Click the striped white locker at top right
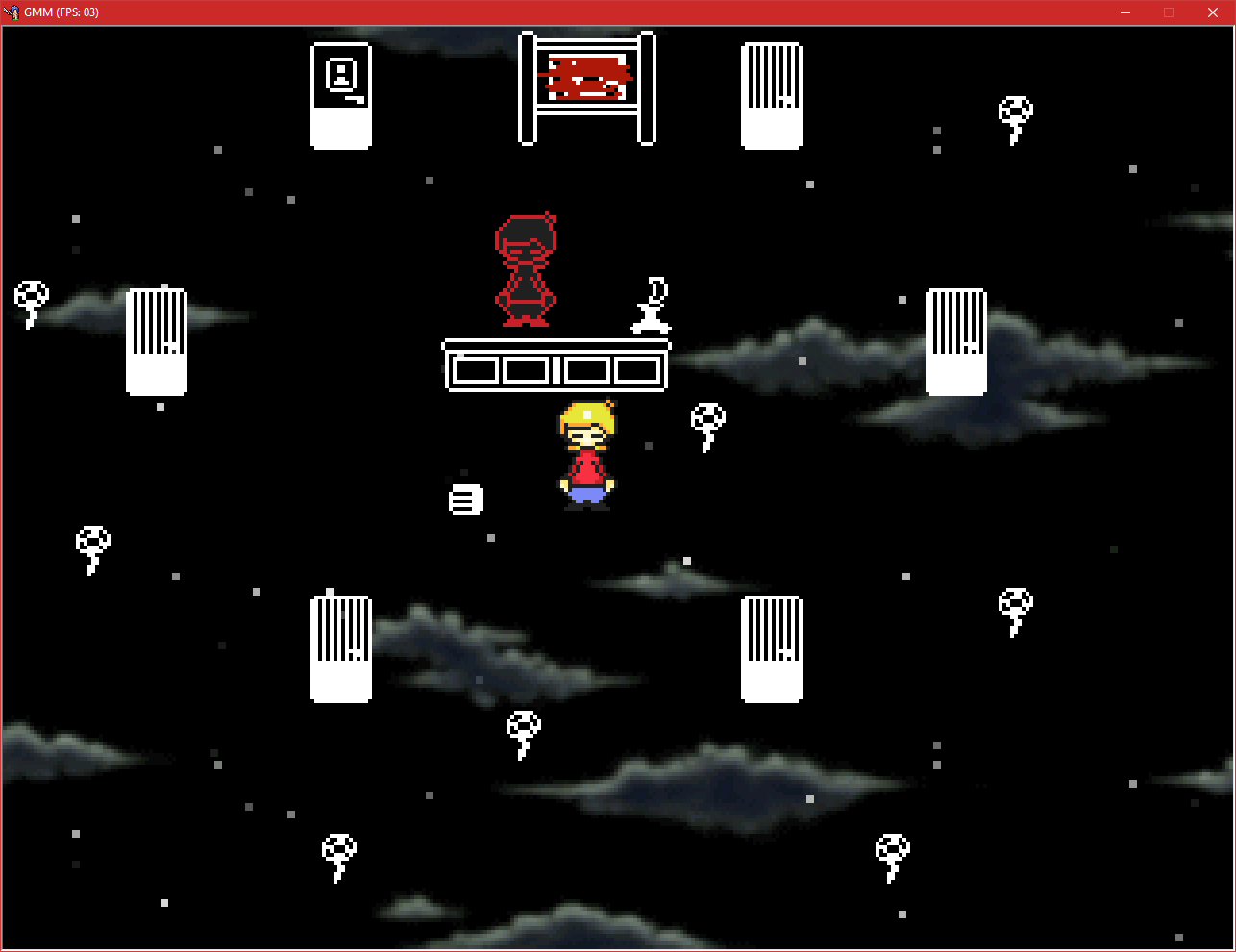1236x952 pixels. pos(772,93)
